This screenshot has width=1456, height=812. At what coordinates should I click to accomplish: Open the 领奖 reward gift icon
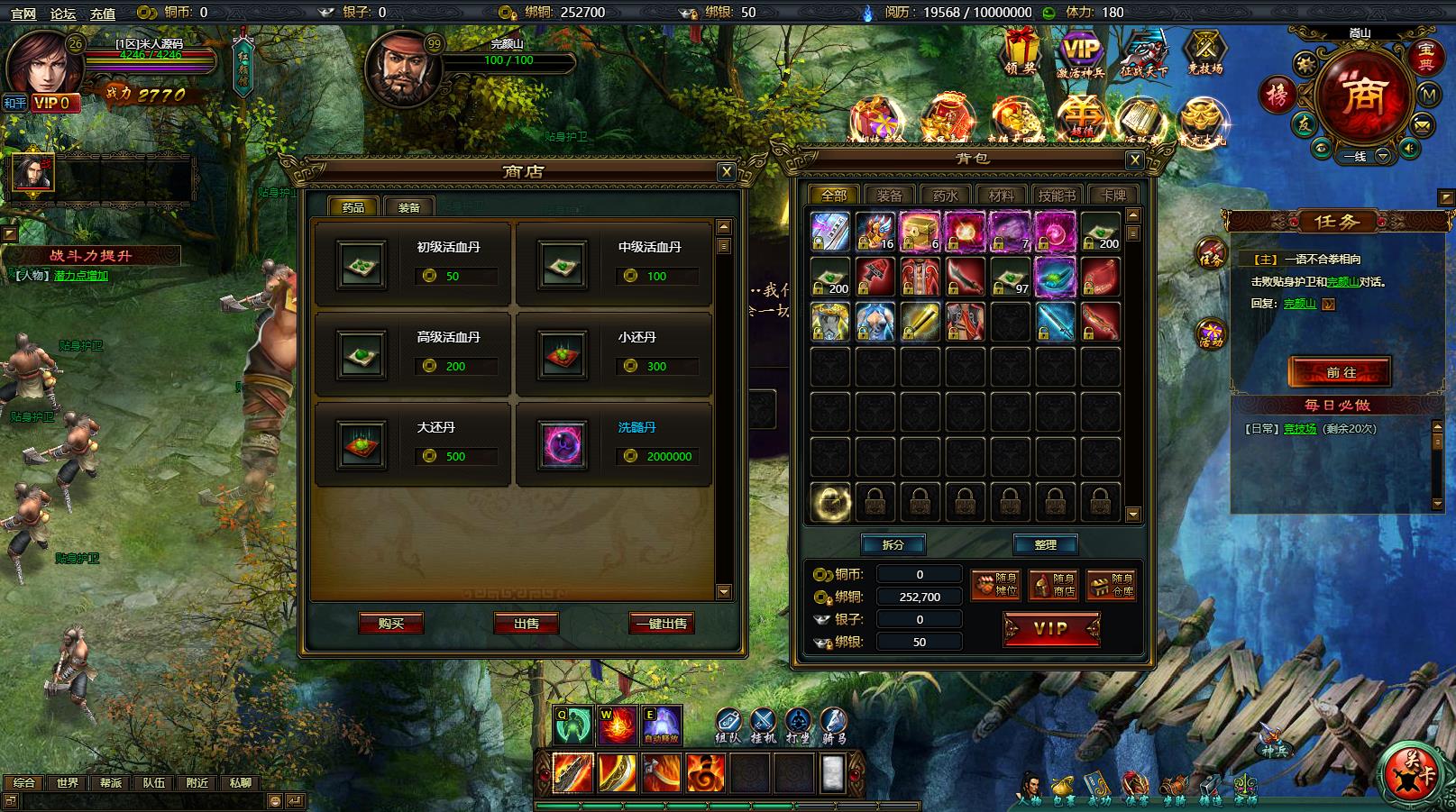point(1021,52)
